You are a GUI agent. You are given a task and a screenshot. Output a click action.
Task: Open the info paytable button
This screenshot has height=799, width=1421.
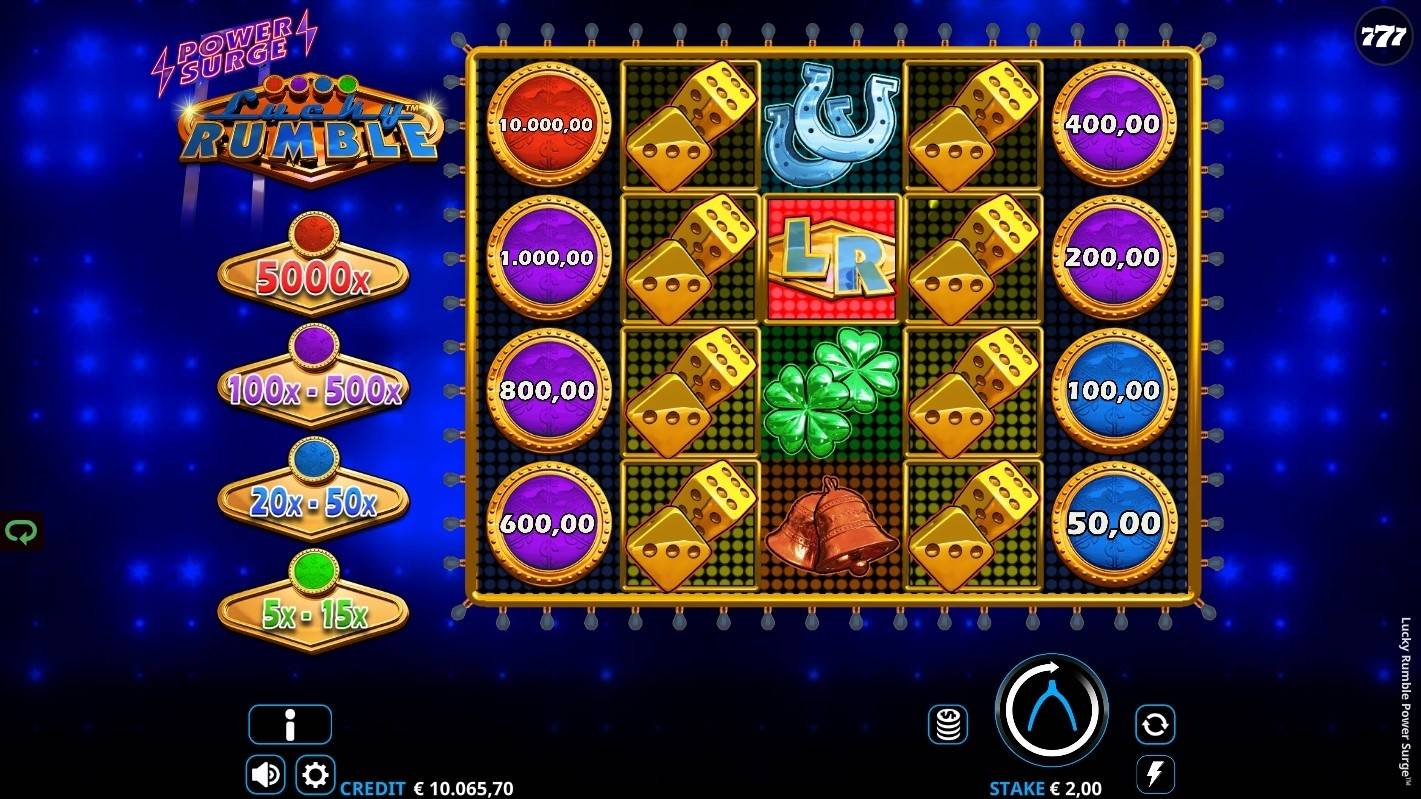[290, 725]
